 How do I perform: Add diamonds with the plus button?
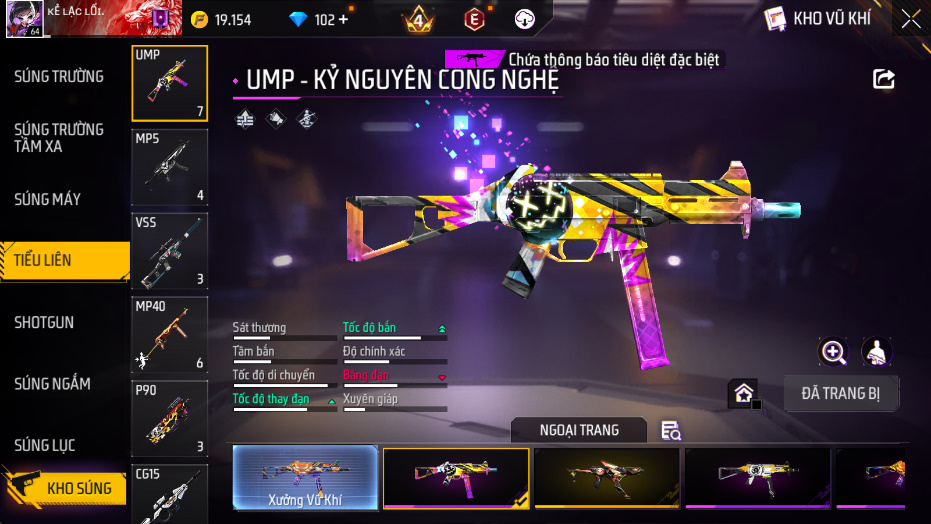345,19
